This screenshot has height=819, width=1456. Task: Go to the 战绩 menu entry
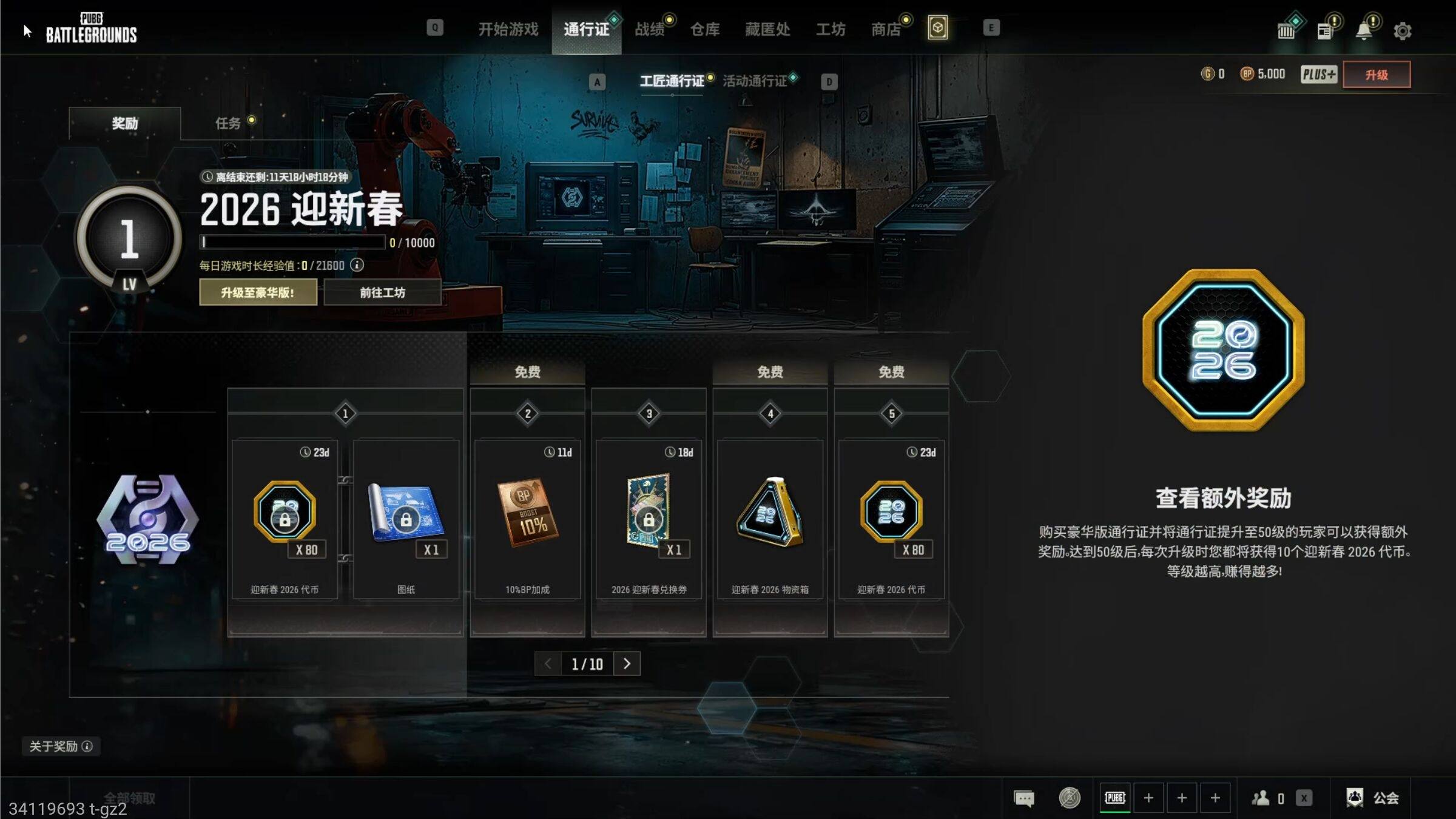[x=649, y=29]
